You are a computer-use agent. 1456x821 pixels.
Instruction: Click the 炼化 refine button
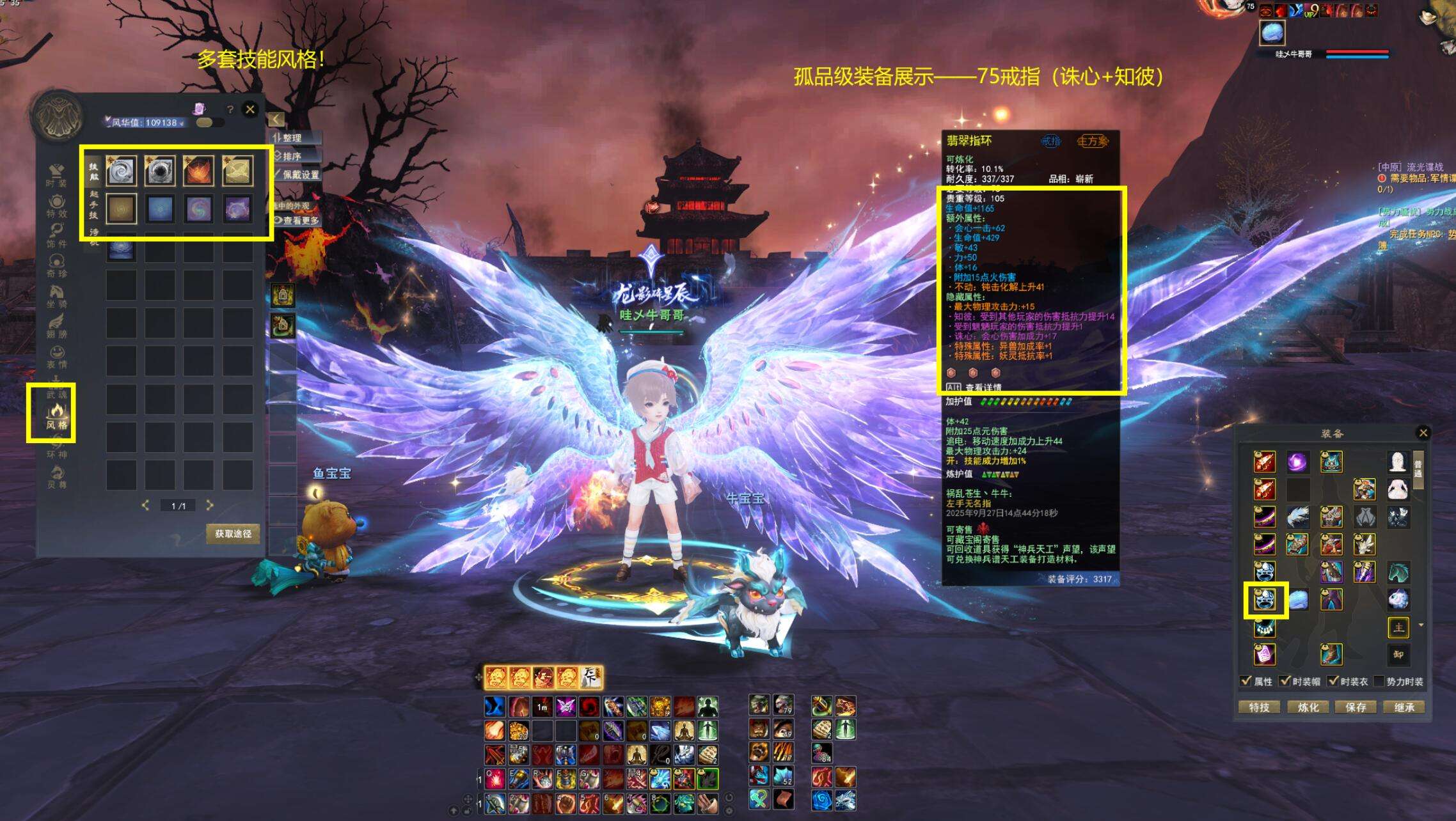[1308, 707]
